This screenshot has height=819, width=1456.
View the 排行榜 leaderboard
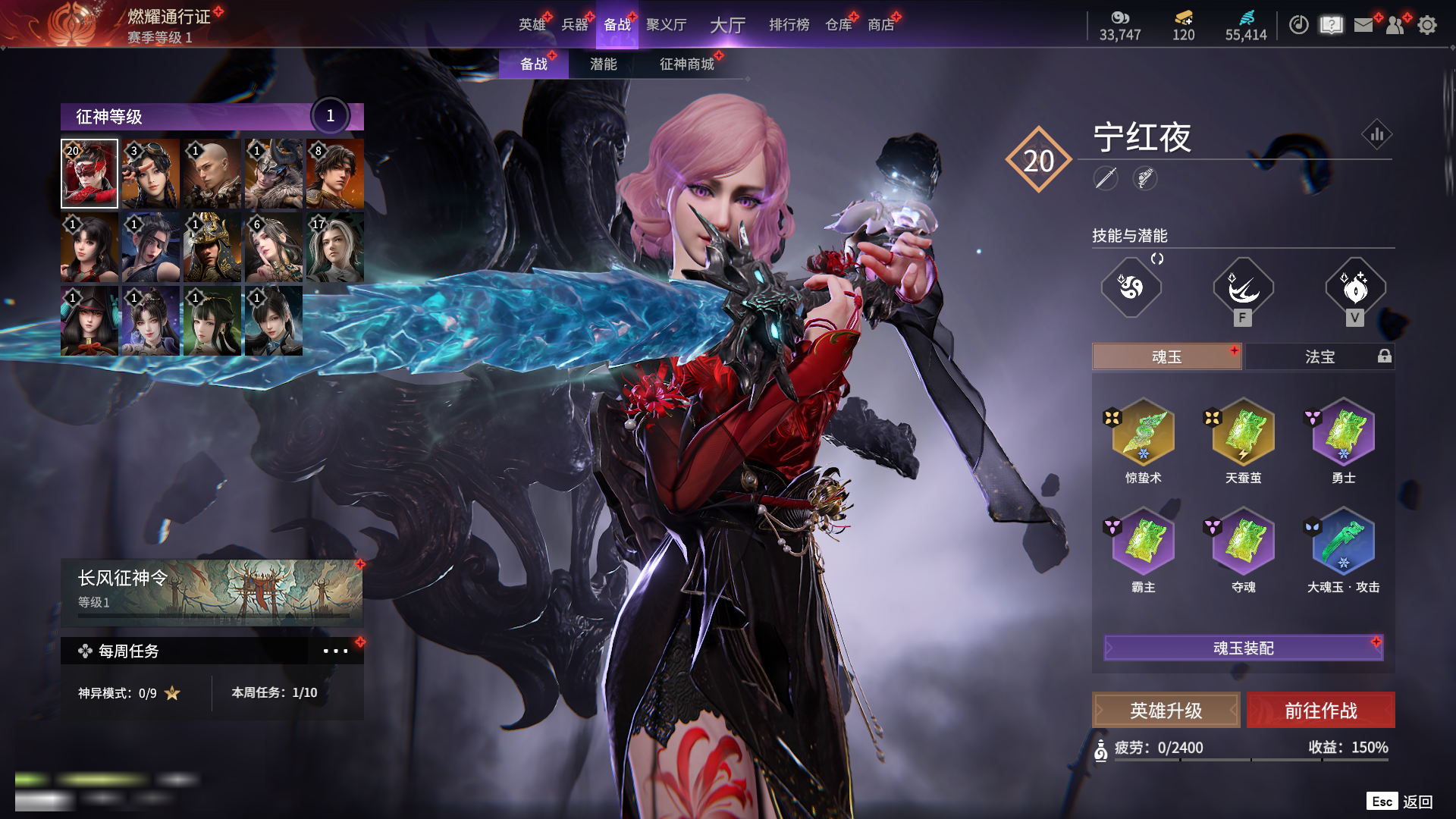[789, 25]
